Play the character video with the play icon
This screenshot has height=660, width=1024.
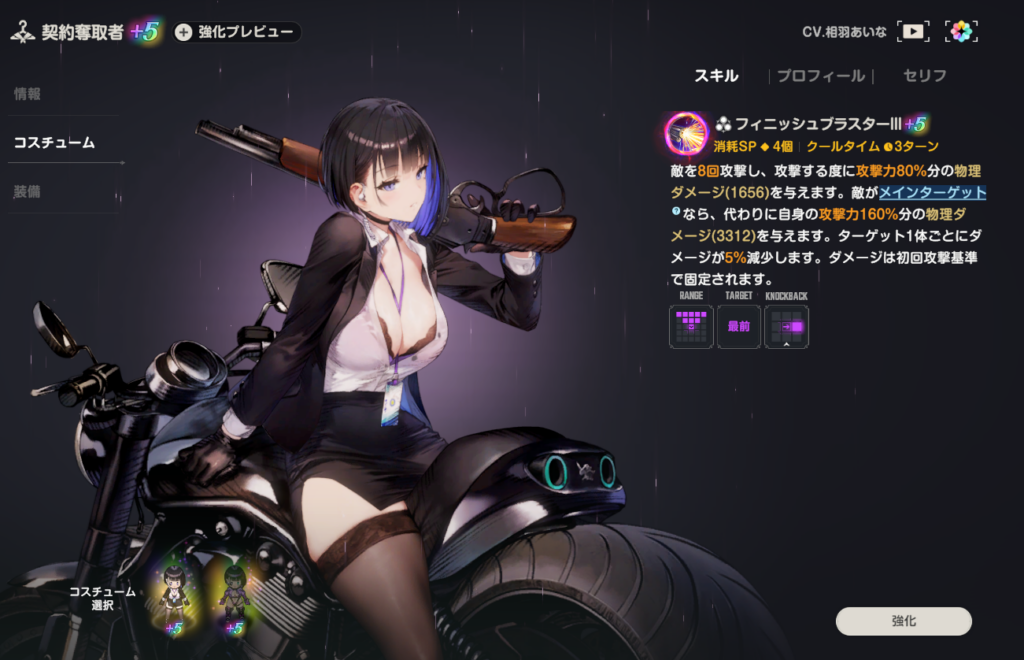(x=913, y=31)
